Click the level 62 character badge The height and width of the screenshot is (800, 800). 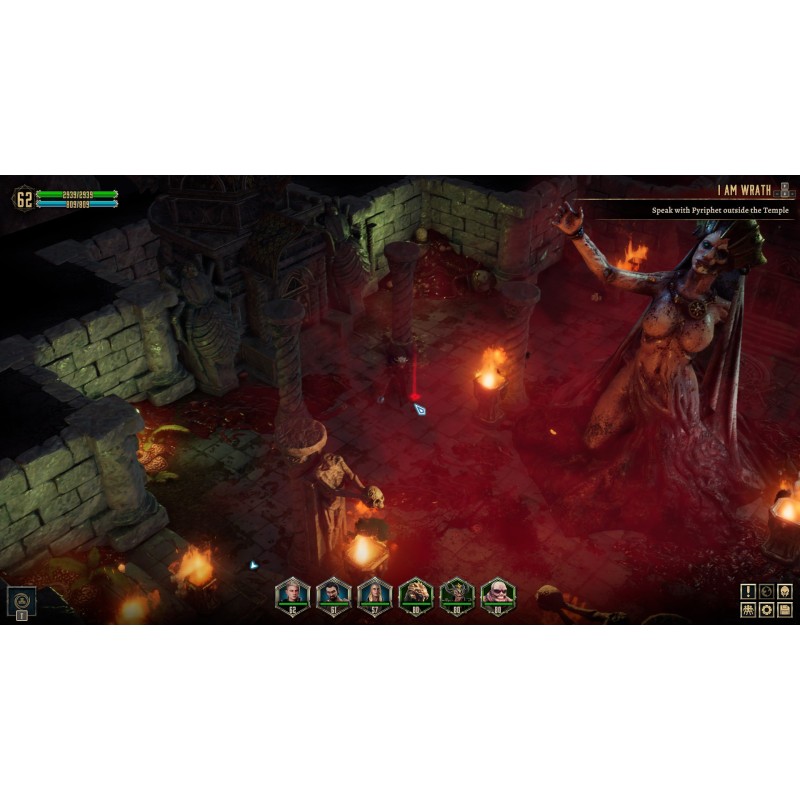pyautogui.click(x=24, y=198)
